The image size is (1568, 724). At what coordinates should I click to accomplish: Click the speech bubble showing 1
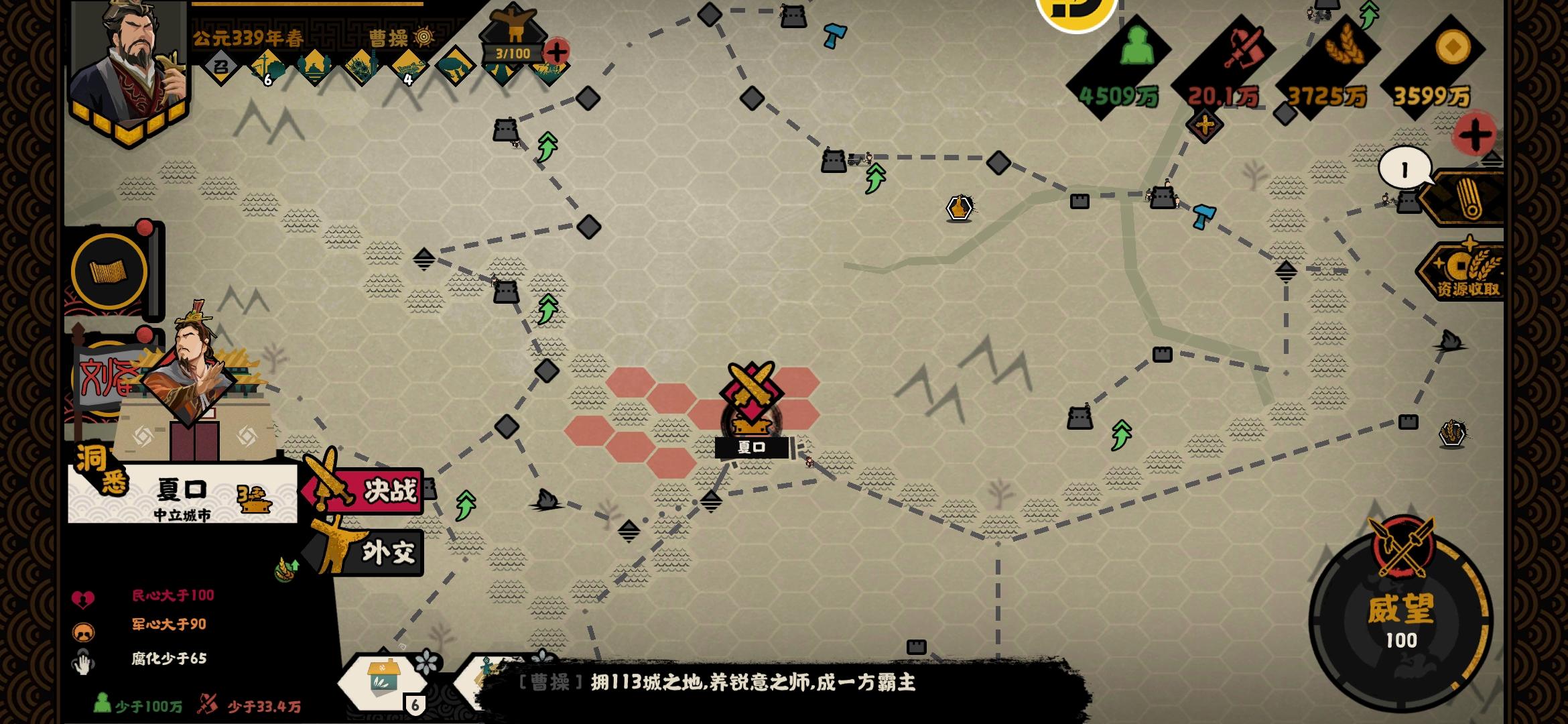click(1404, 167)
